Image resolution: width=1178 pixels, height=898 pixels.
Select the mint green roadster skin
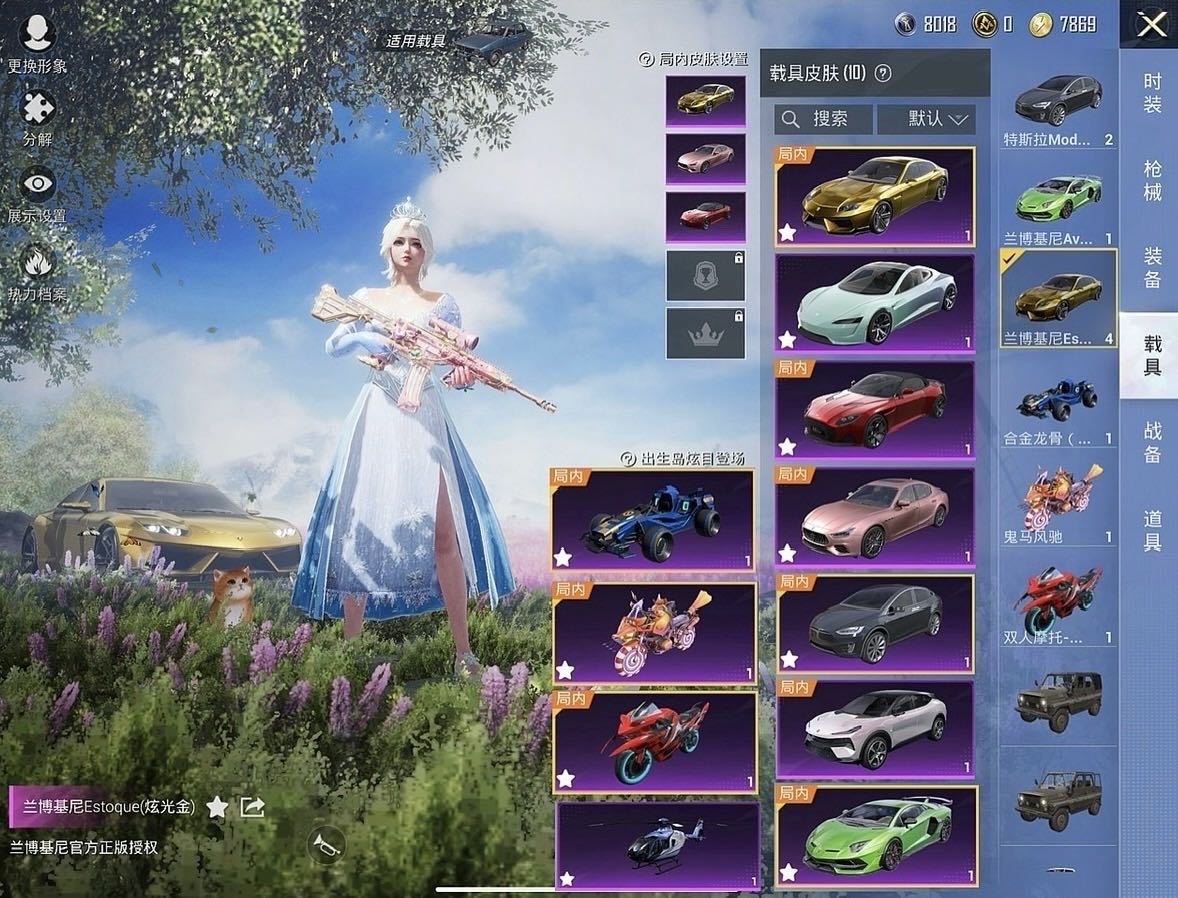[874, 303]
